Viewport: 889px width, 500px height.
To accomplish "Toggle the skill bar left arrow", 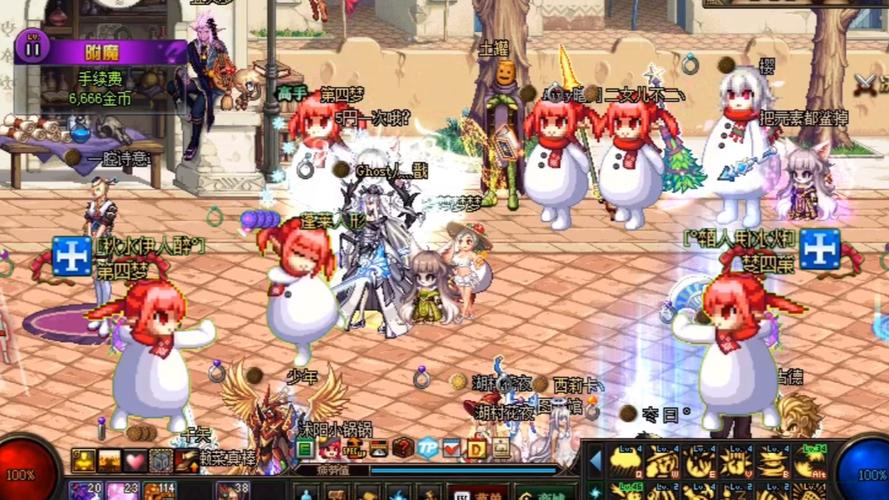I will (x=595, y=461).
